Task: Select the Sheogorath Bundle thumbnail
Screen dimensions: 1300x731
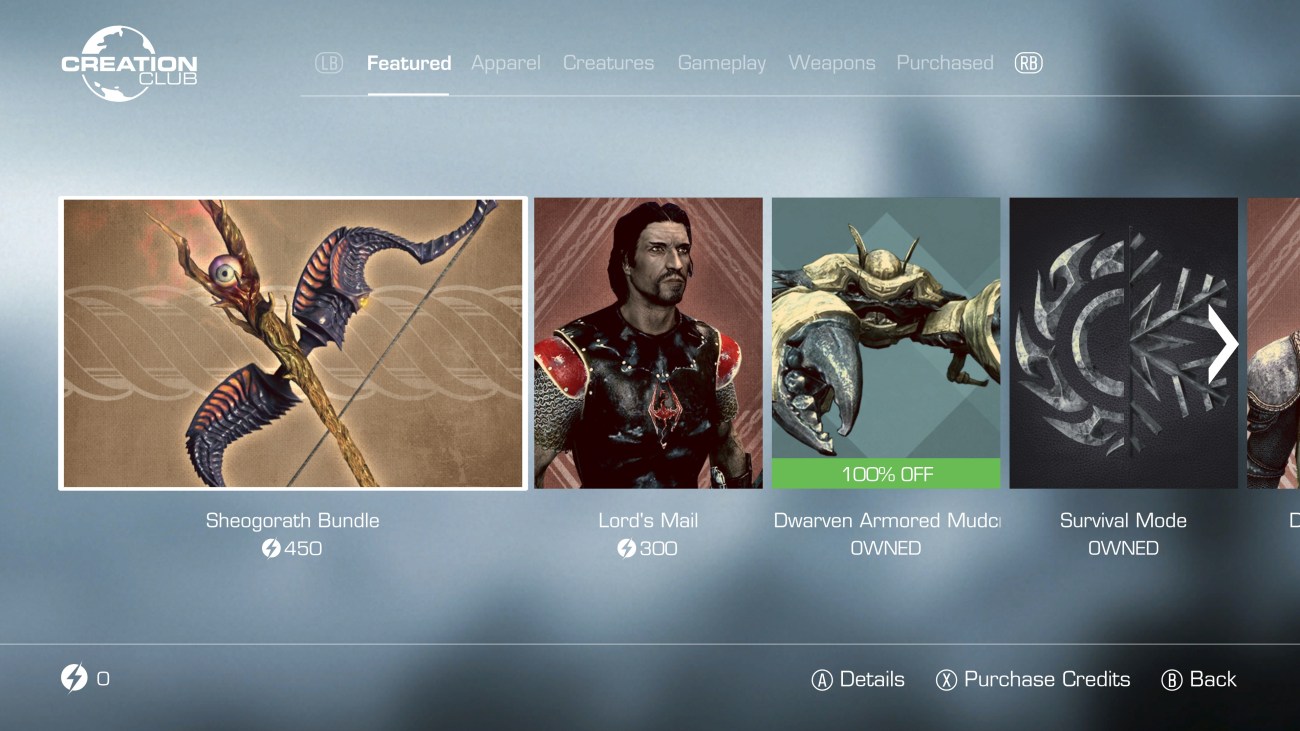Action: click(x=293, y=343)
